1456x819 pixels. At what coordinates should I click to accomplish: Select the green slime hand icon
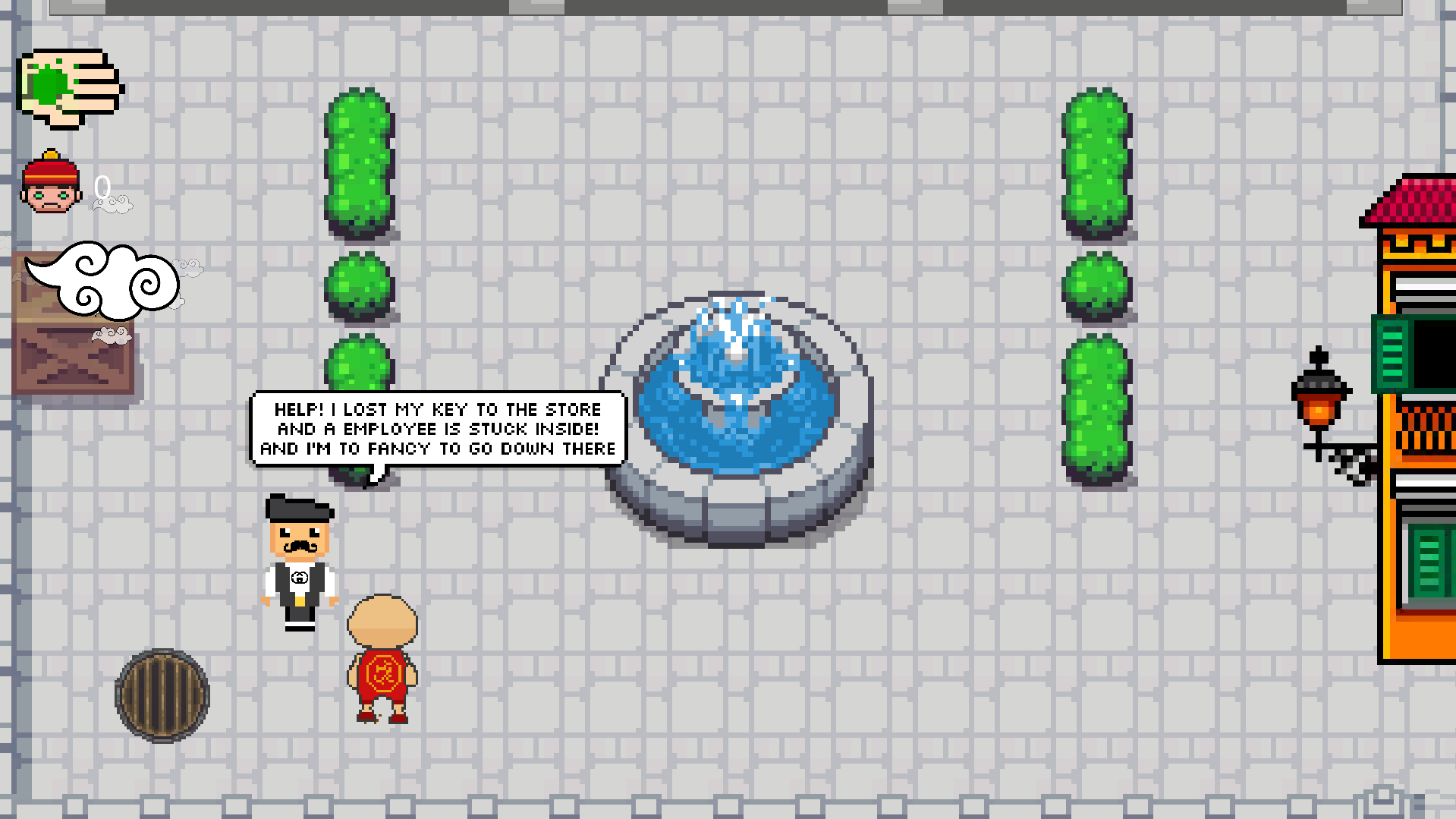tap(70, 88)
